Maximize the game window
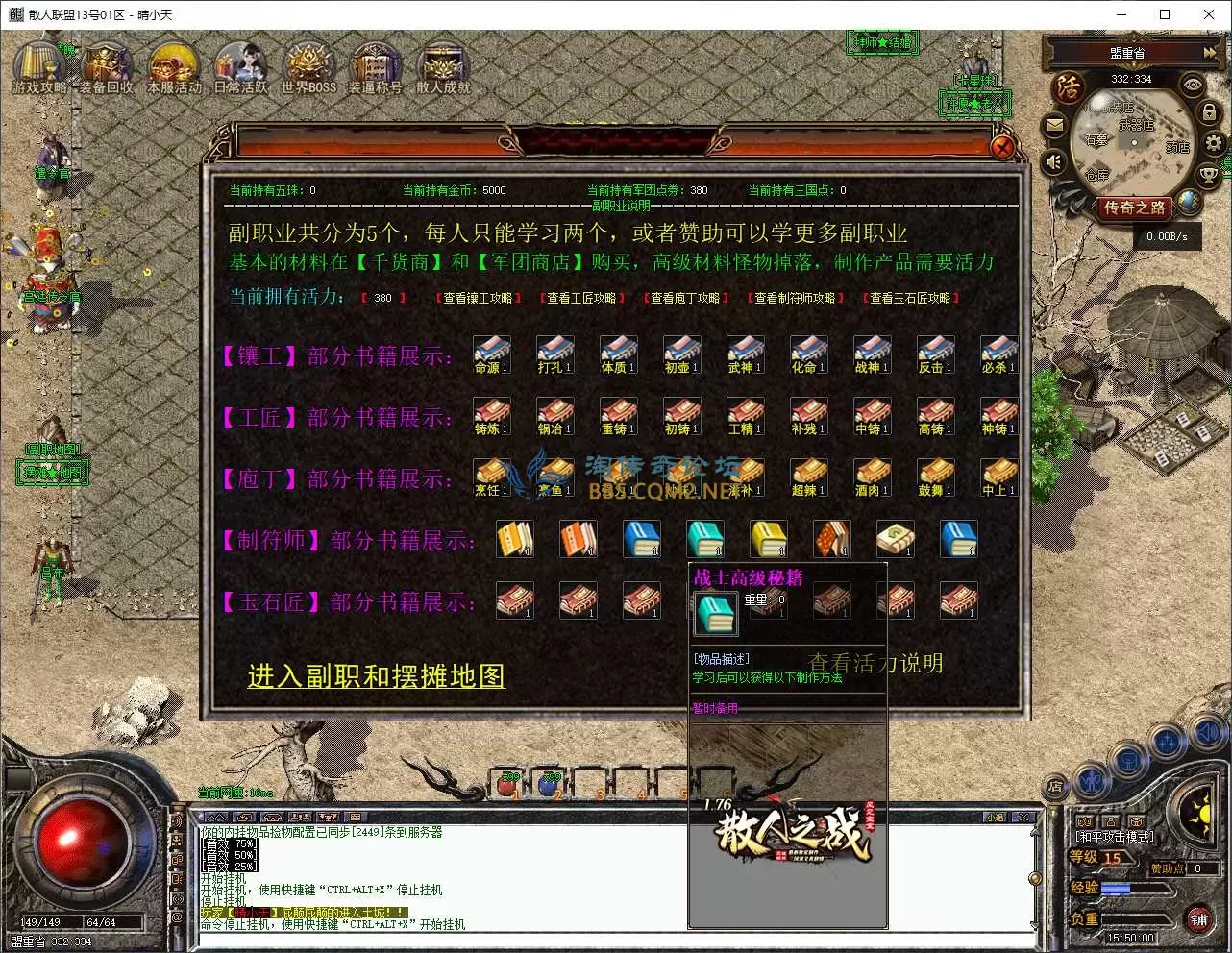Viewport: 1232px width, 953px height. (1165, 14)
